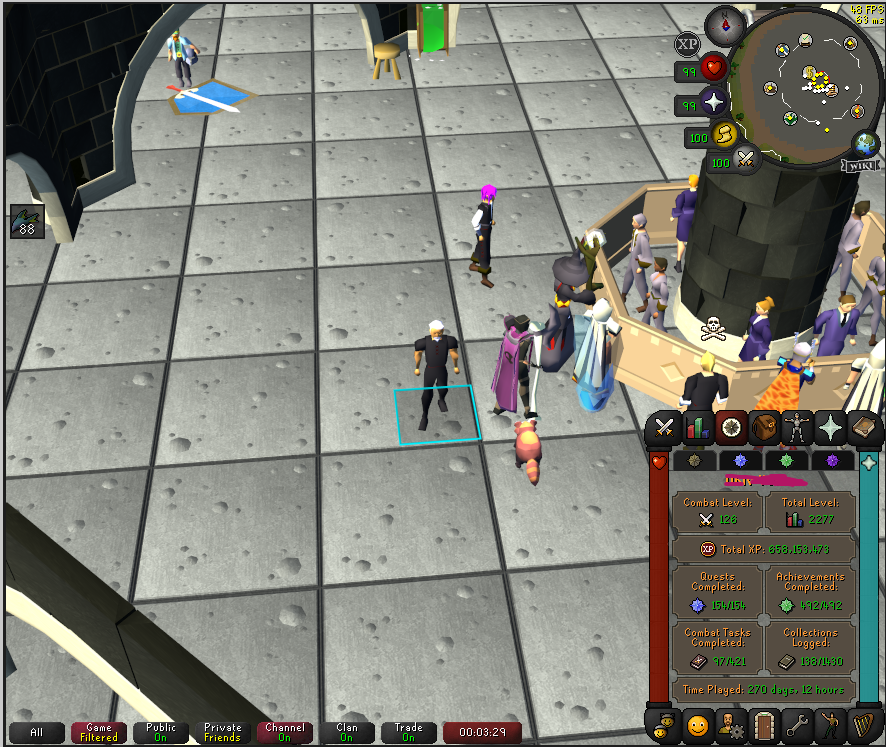This screenshot has width=886, height=747.
Task: Activate the Quick Prayers orb
Action: pyautogui.click(x=715, y=103)
